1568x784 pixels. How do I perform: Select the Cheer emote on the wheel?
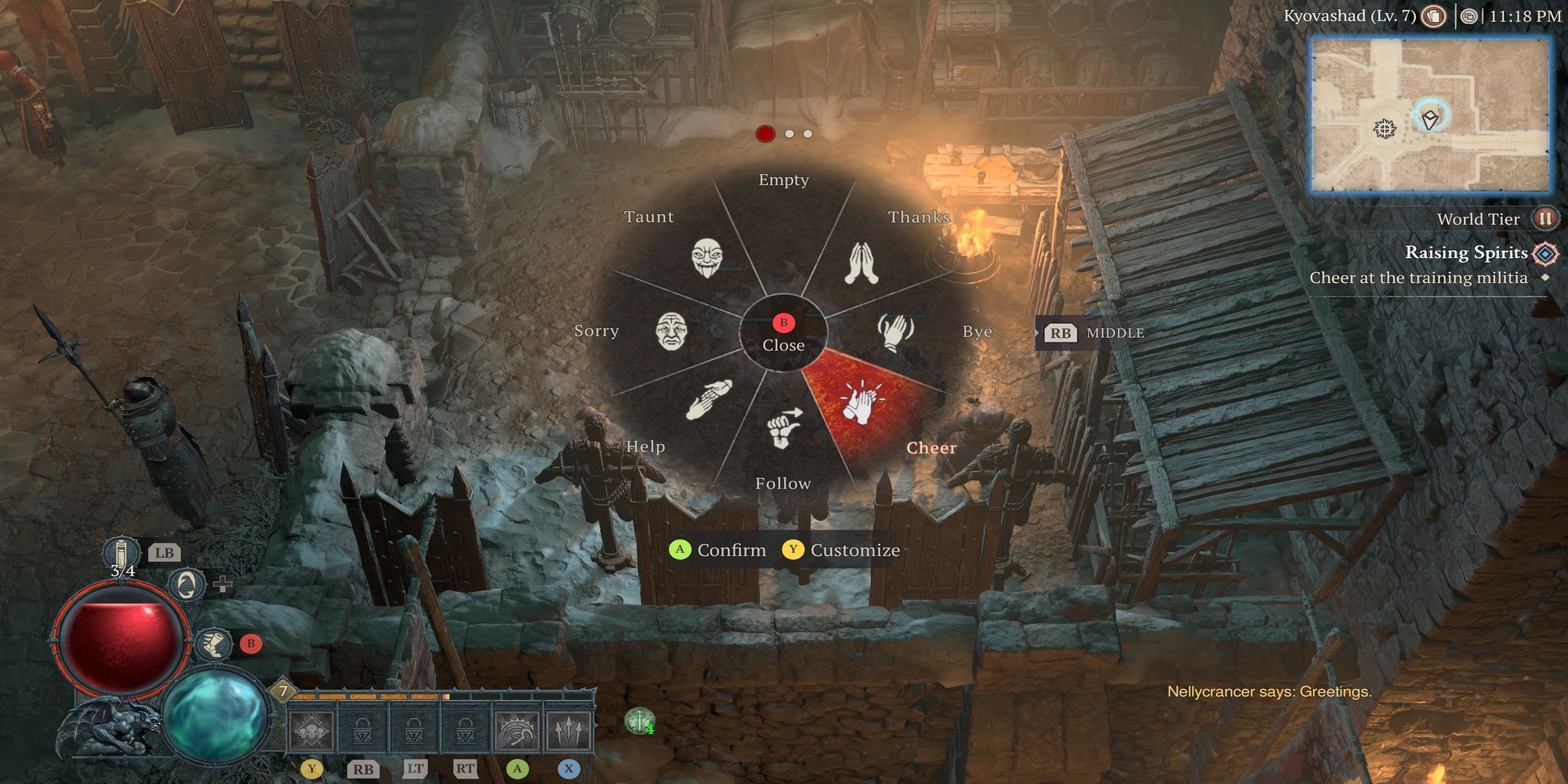(x=861, y=404)
